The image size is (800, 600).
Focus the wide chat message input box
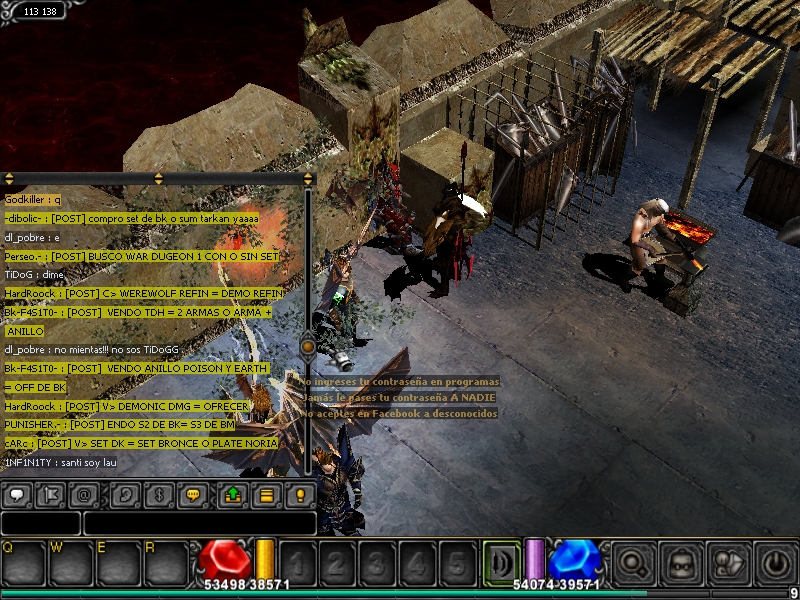coord(199,523)
